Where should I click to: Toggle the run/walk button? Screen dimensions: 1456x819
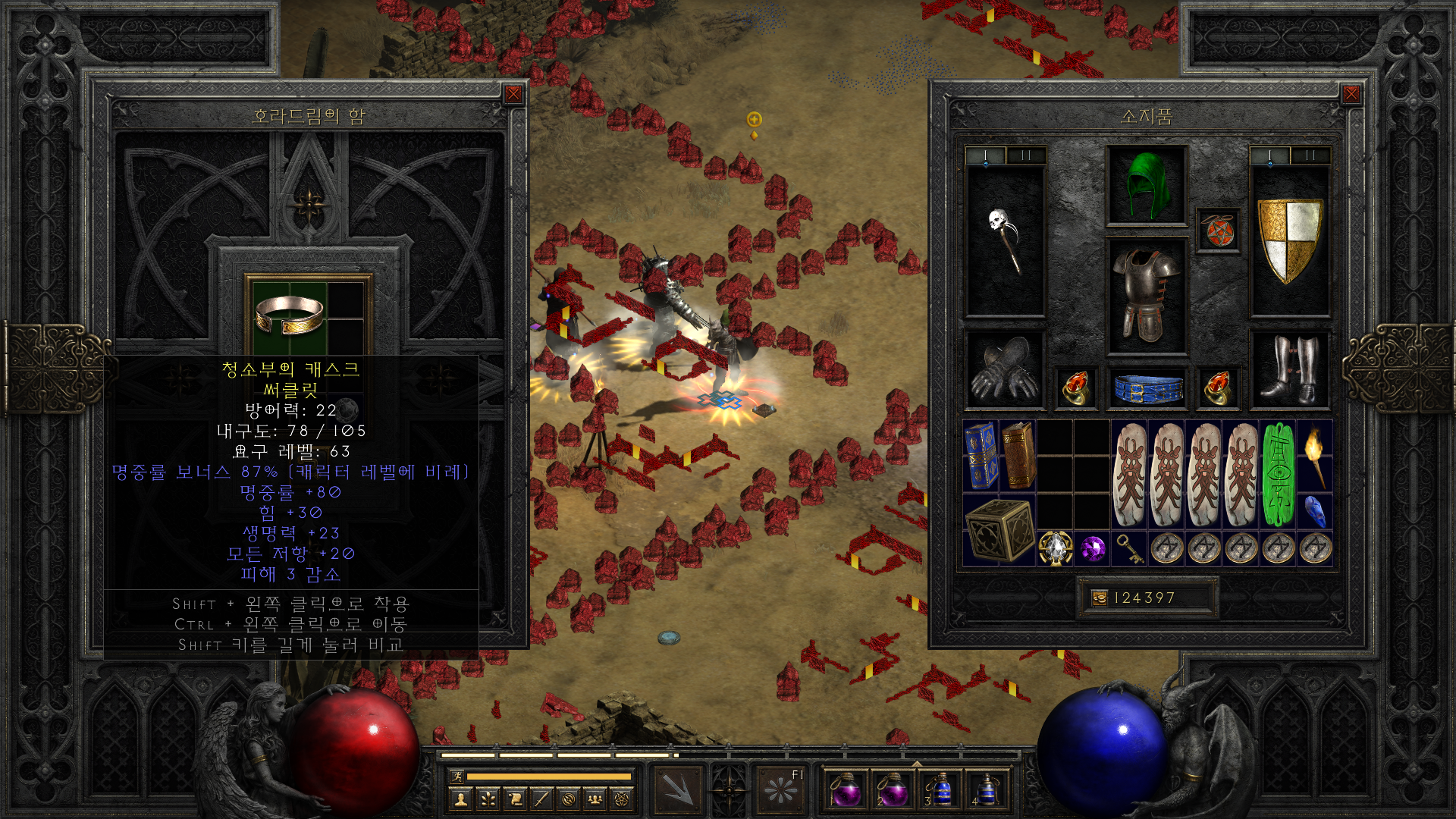457,776
